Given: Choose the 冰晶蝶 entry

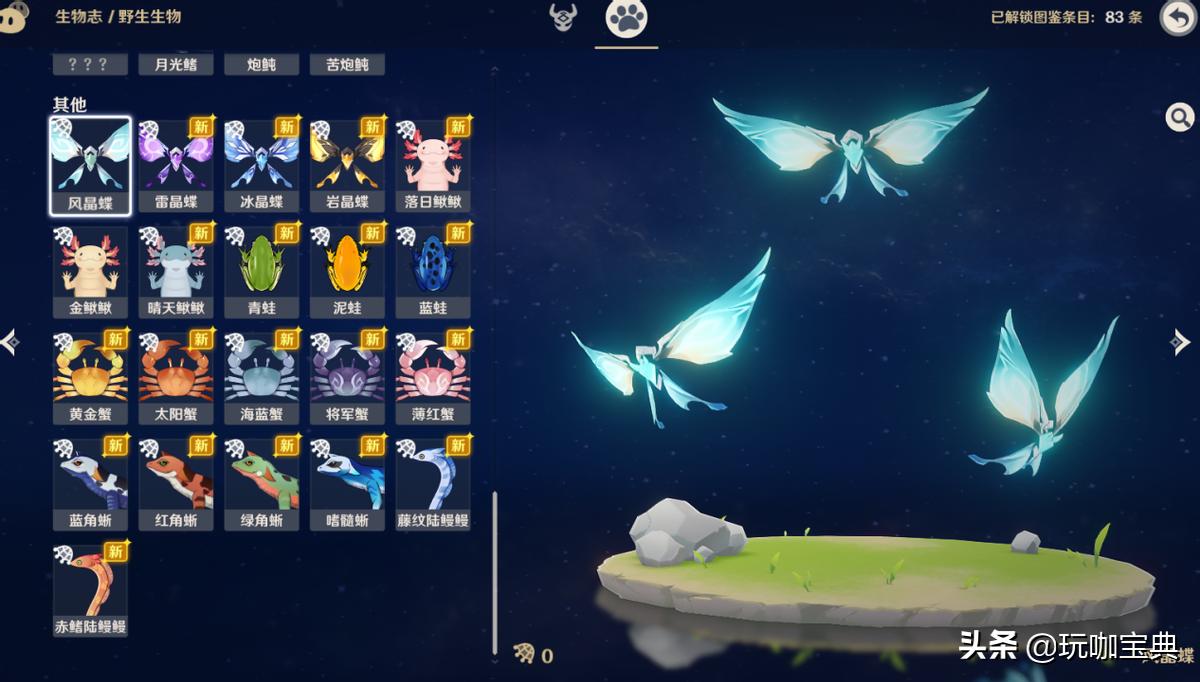Looking at the screenshot, I should click(x=262, y=165).
